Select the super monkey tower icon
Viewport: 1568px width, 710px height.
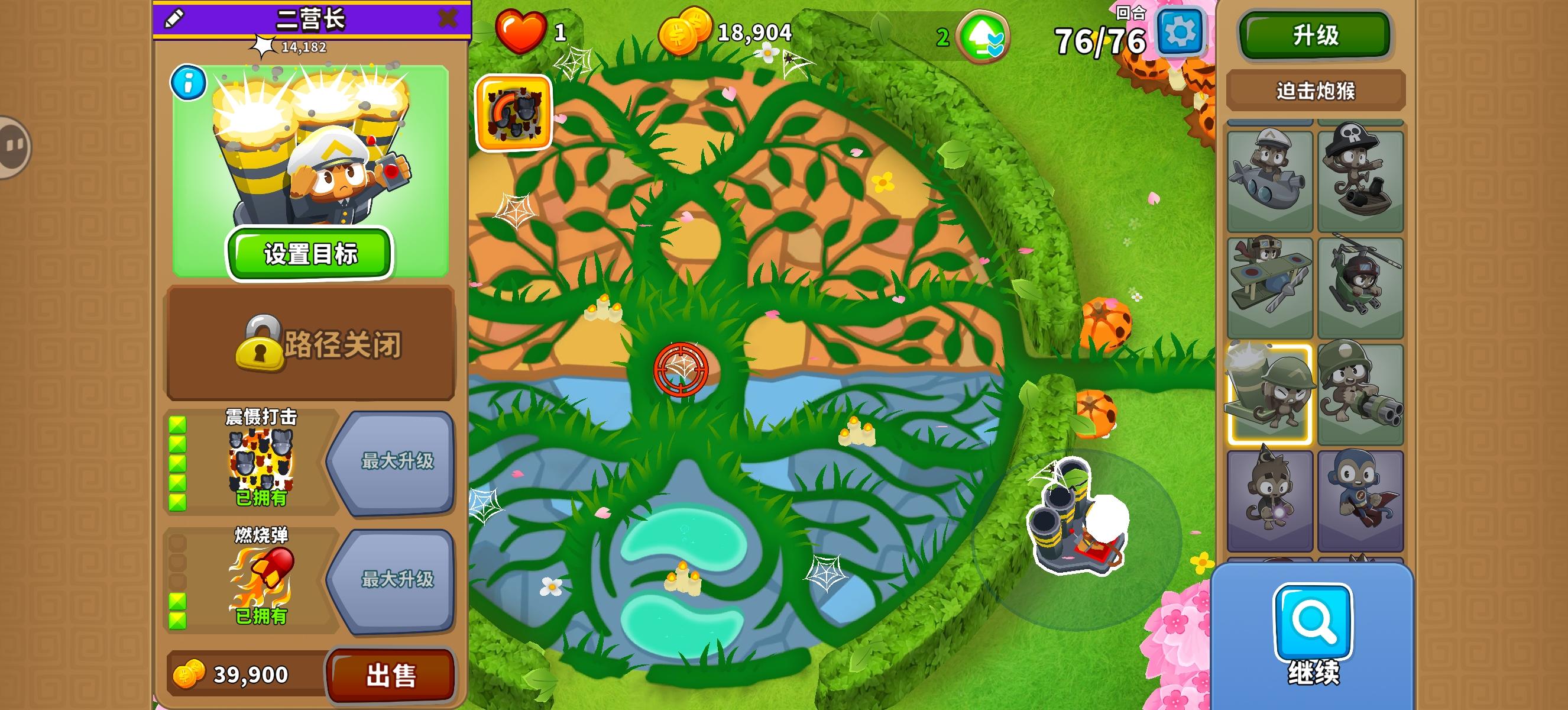click(1362, 493)
